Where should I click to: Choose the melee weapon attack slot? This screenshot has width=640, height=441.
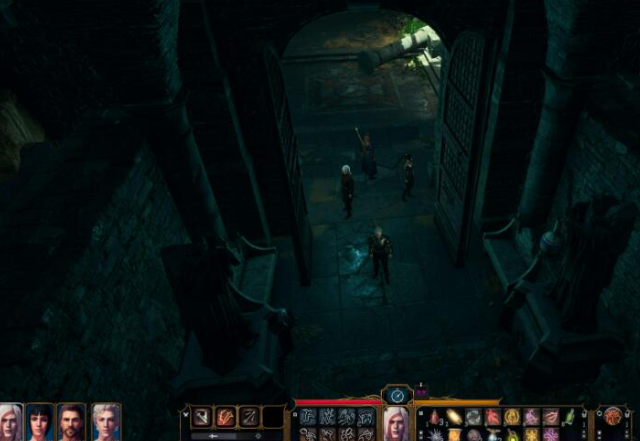coord(203,418)
